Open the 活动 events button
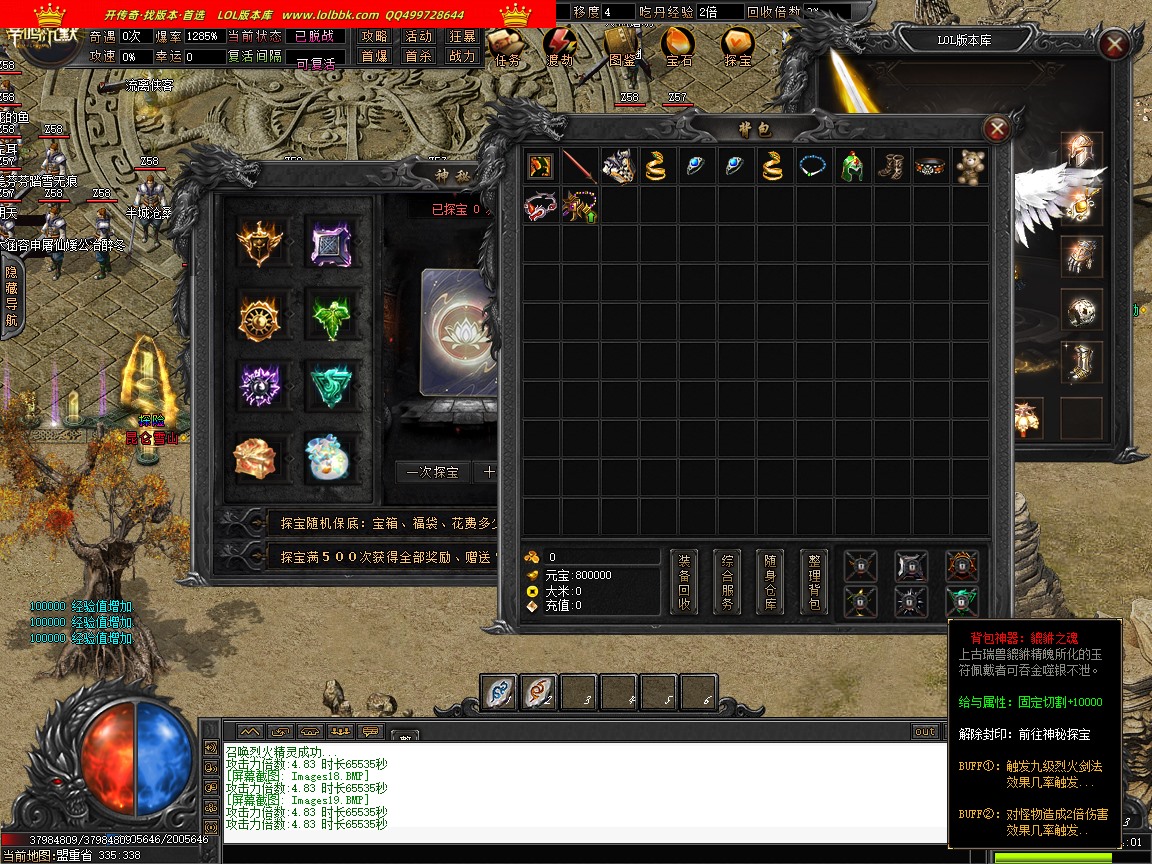The height and width of the screenshot is (864, 1152). [x=418, y=36]
